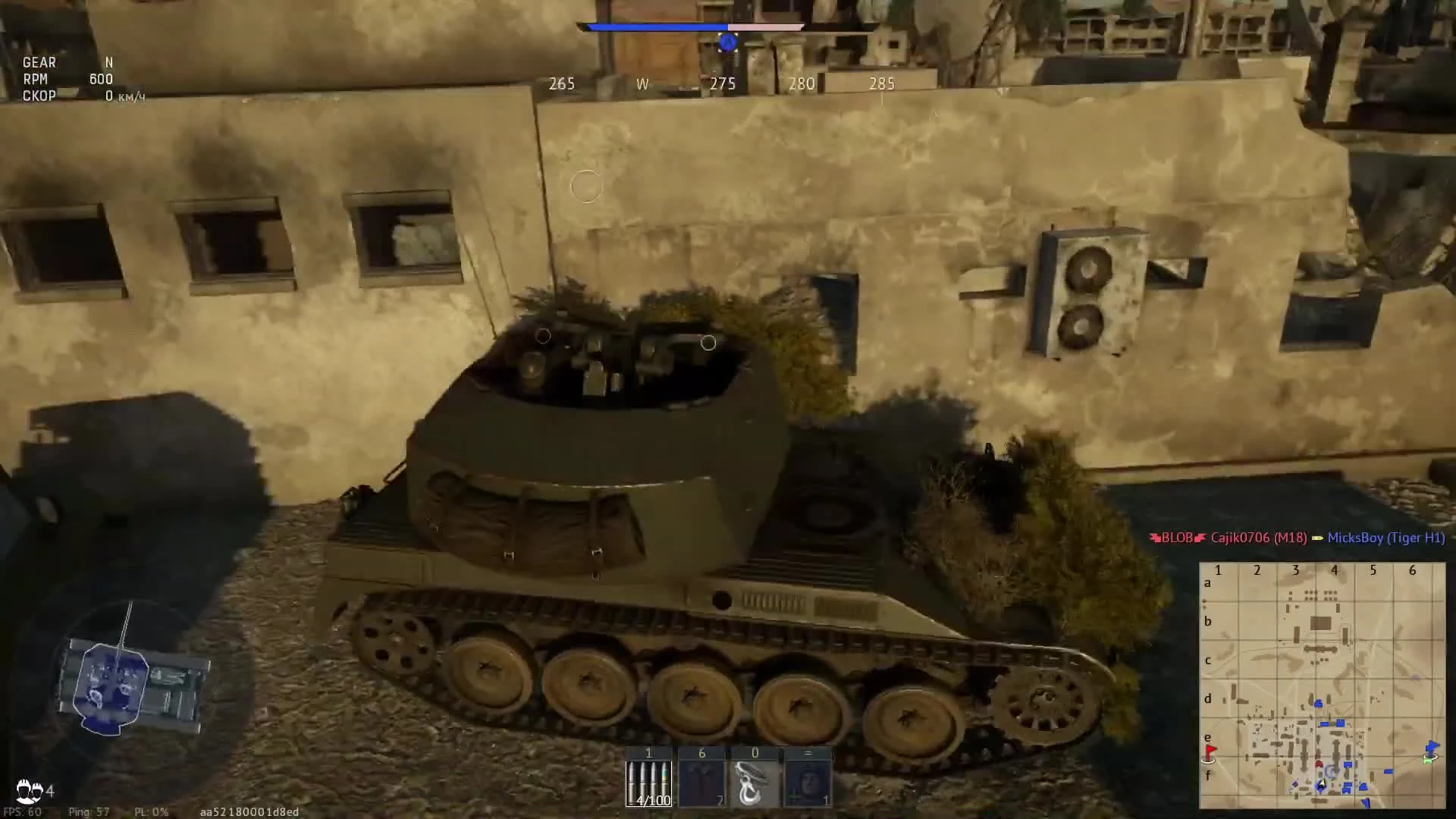This screenshot has width=1456, height=819.
Task: Click minimap grid column label 6
Action: tap(1413, 570)
